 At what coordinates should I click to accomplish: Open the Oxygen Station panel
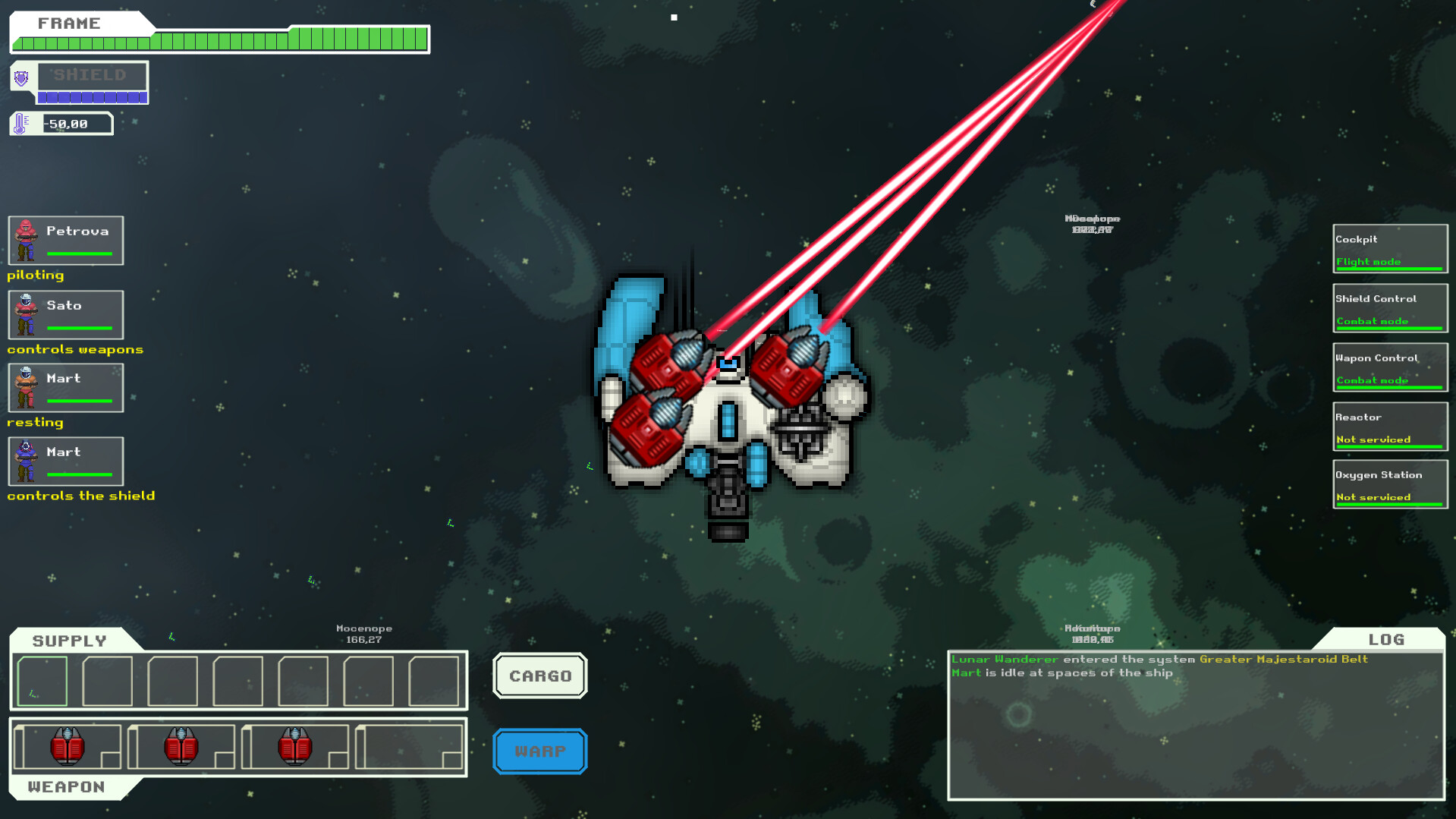(1390, 484)
